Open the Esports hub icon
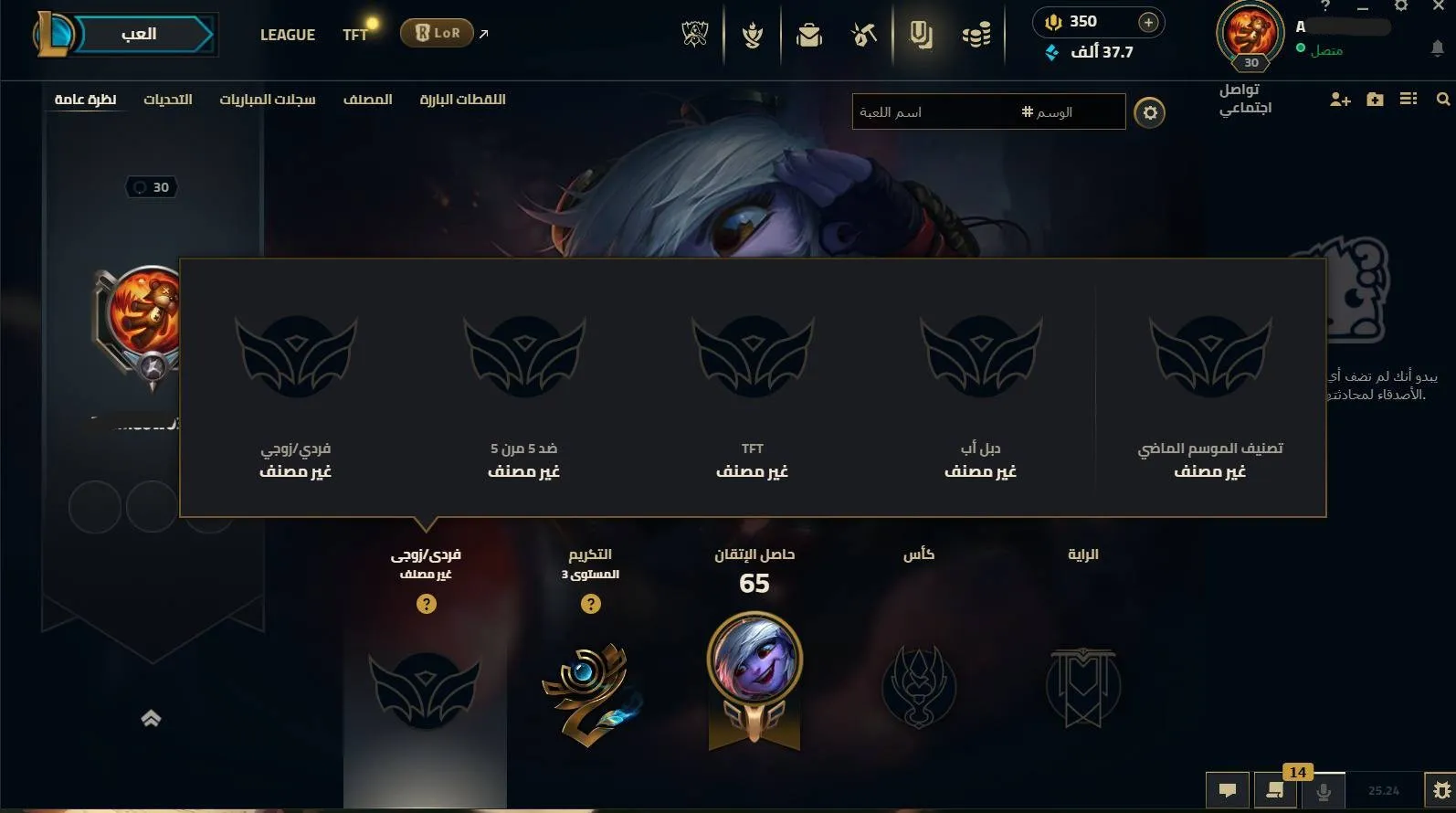 coord(695,35)
